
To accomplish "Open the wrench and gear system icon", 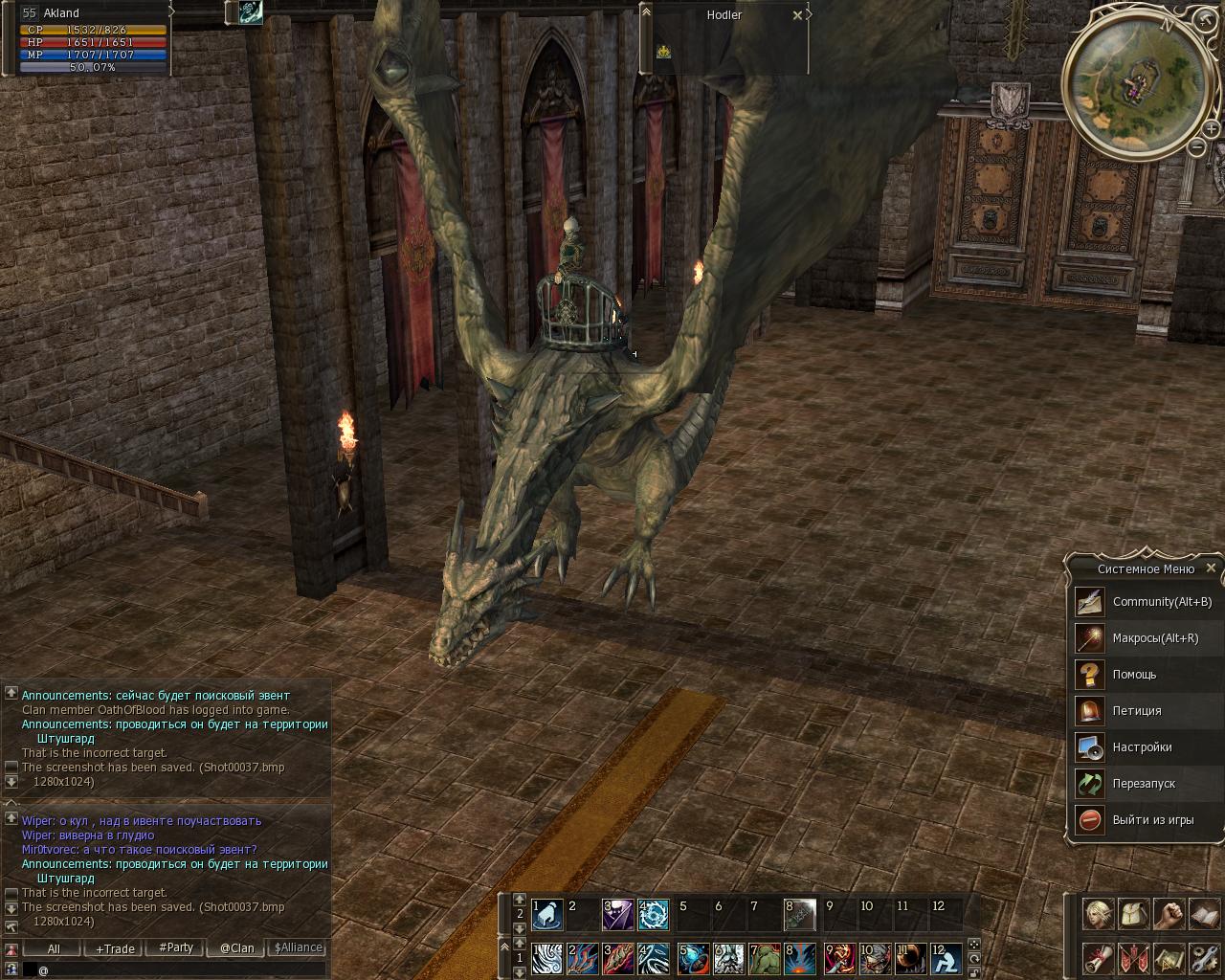I will click(x=1204, y=958).
